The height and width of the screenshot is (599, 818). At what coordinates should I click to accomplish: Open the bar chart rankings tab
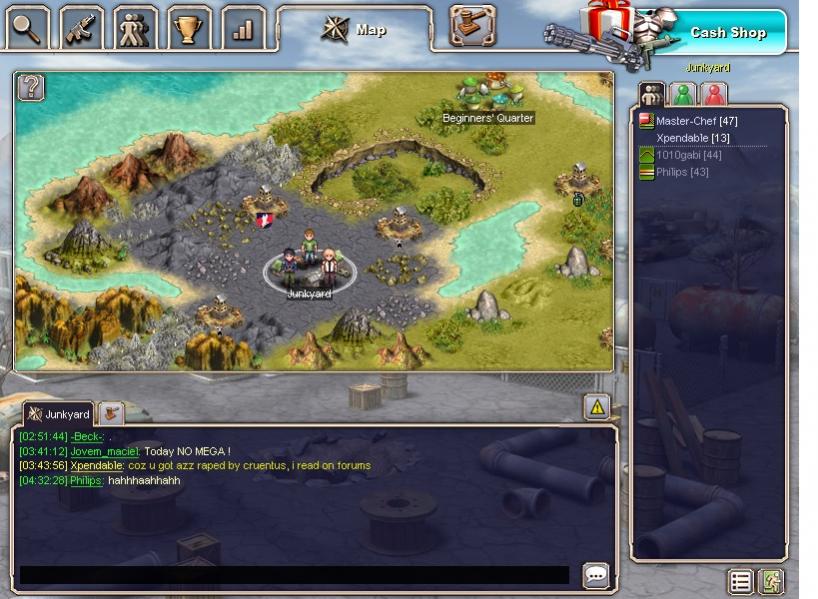click(242, 28)
